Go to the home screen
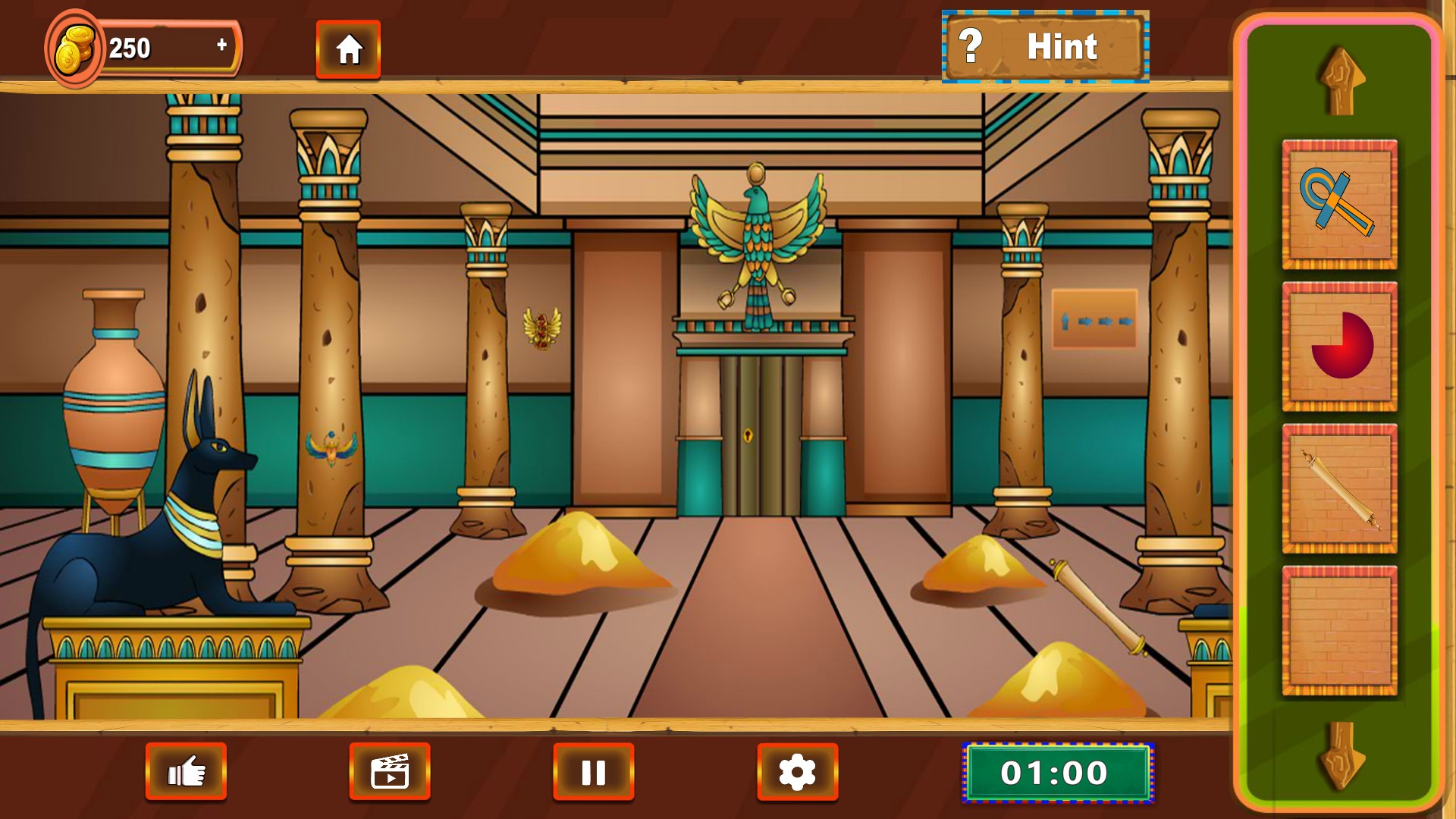 [348, 50]
